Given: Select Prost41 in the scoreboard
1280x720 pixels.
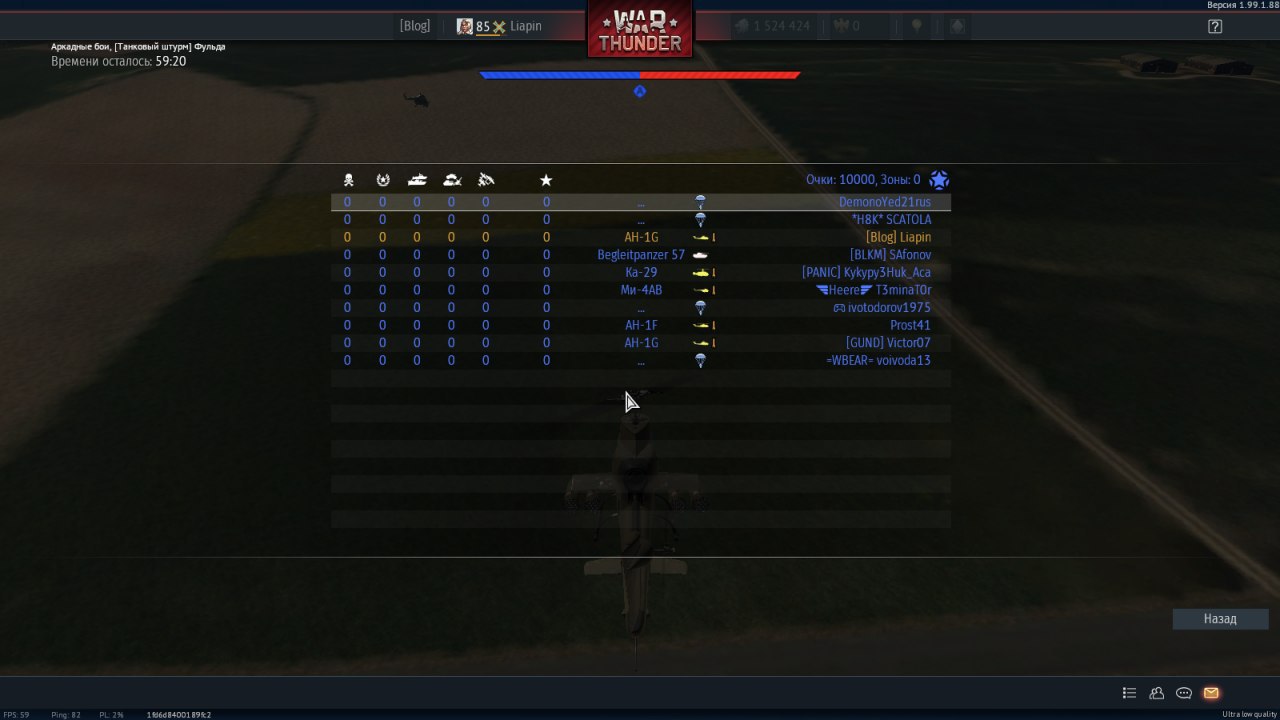Looking at the screenshot, I should coord(910,325).
